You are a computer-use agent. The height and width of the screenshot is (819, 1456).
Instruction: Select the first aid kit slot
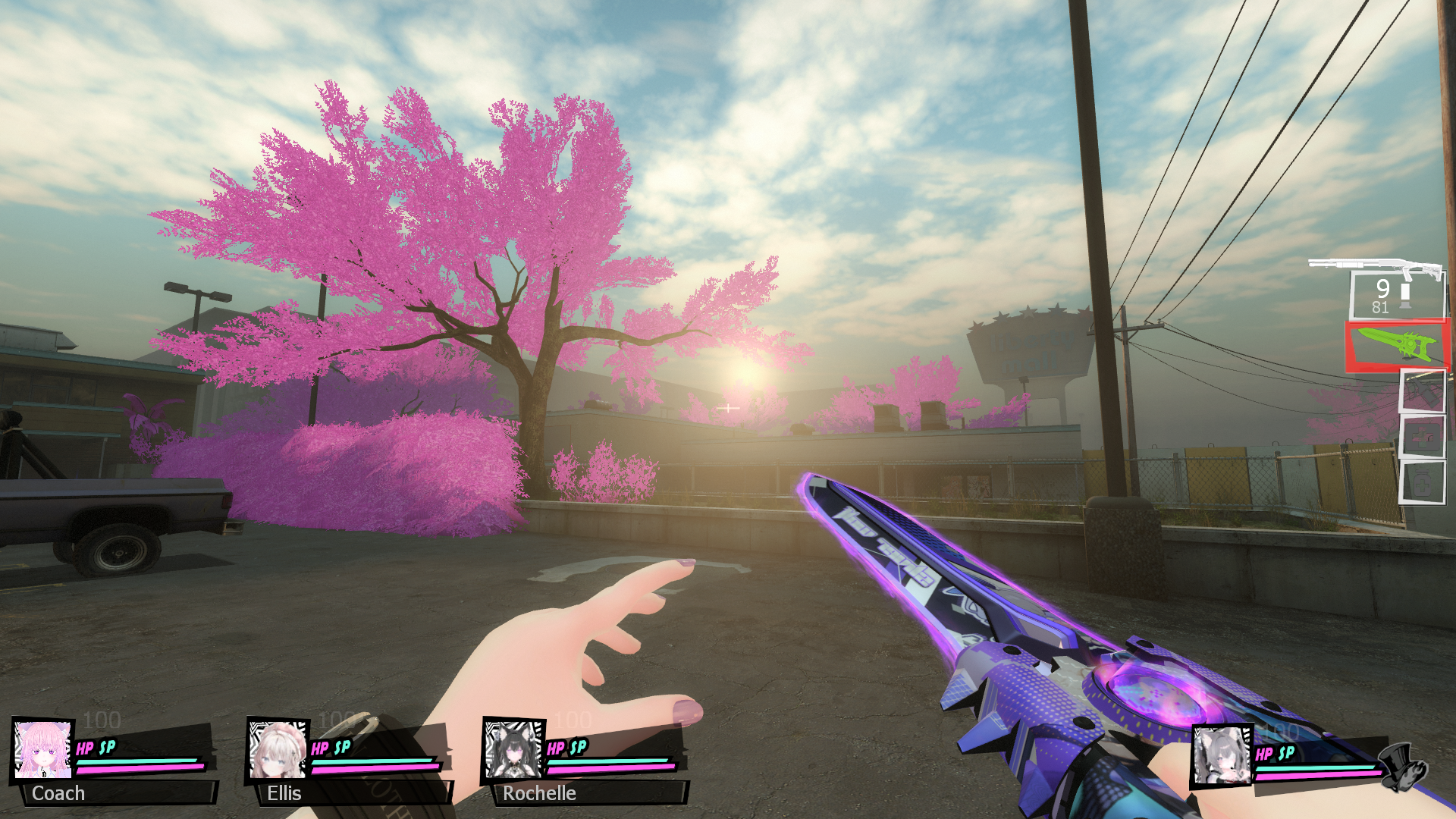click(1421, 437)
